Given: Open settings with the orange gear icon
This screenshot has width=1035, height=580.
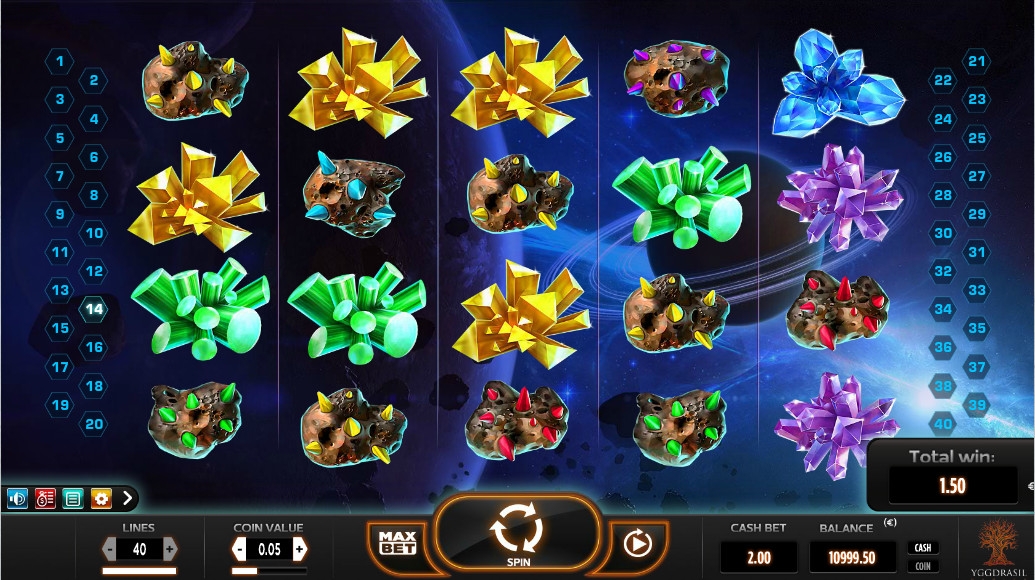Looking at the screenshot, I should pos(101,497).
